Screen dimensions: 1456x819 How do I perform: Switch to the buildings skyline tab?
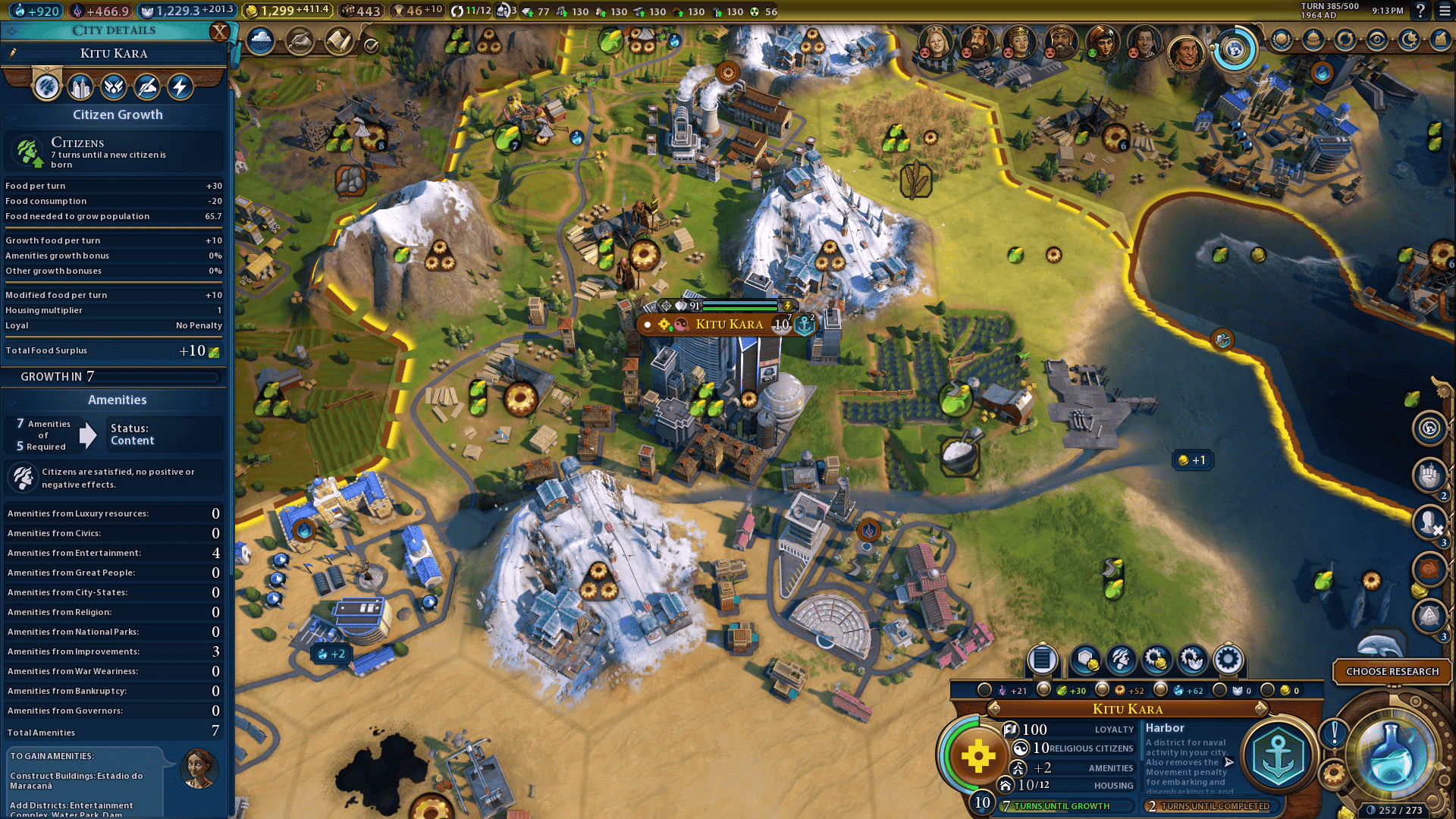80,87
